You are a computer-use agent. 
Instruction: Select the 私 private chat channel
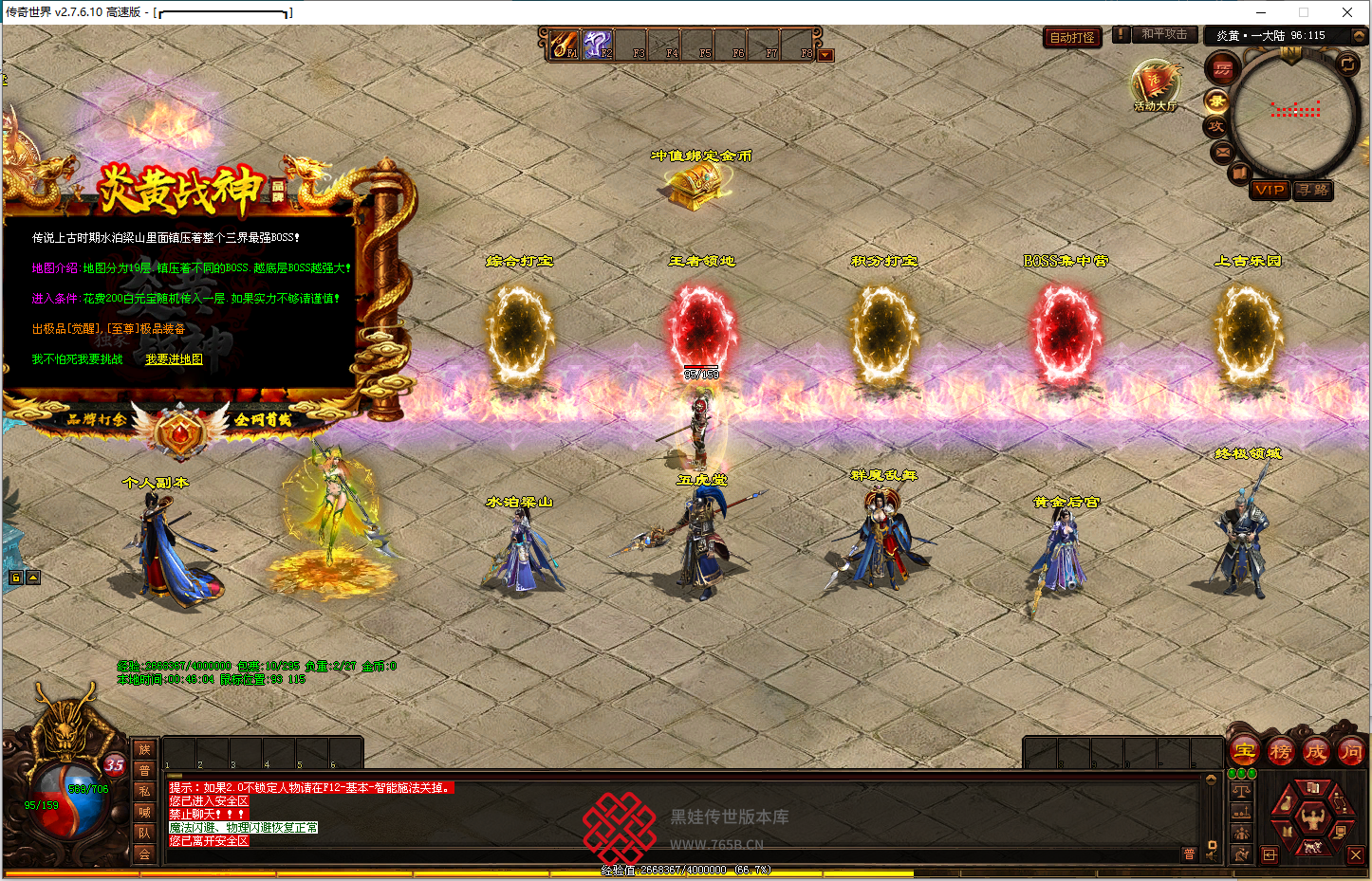click(144, 791)
